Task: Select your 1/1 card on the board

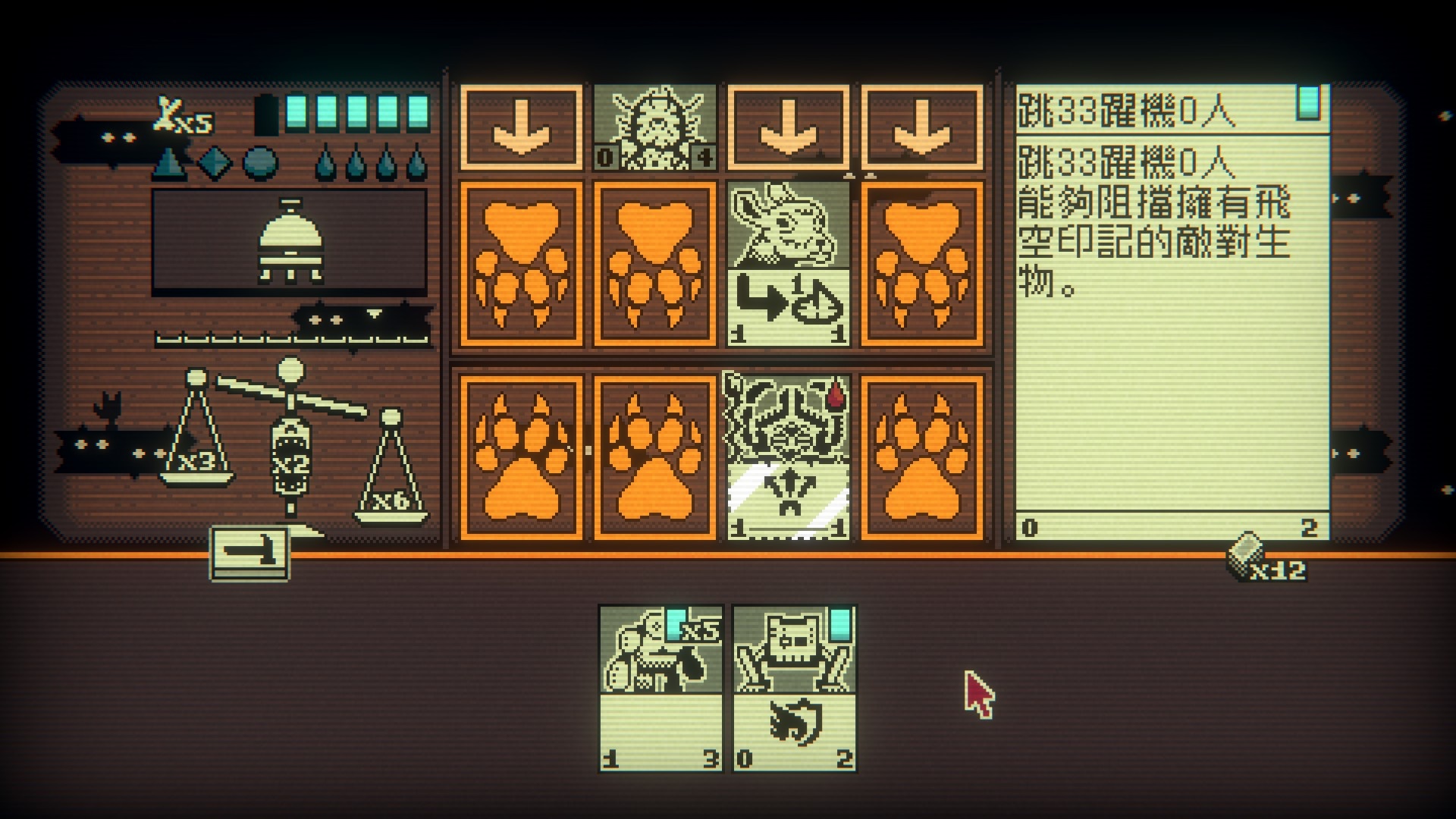Action: [x=788, y=456]
